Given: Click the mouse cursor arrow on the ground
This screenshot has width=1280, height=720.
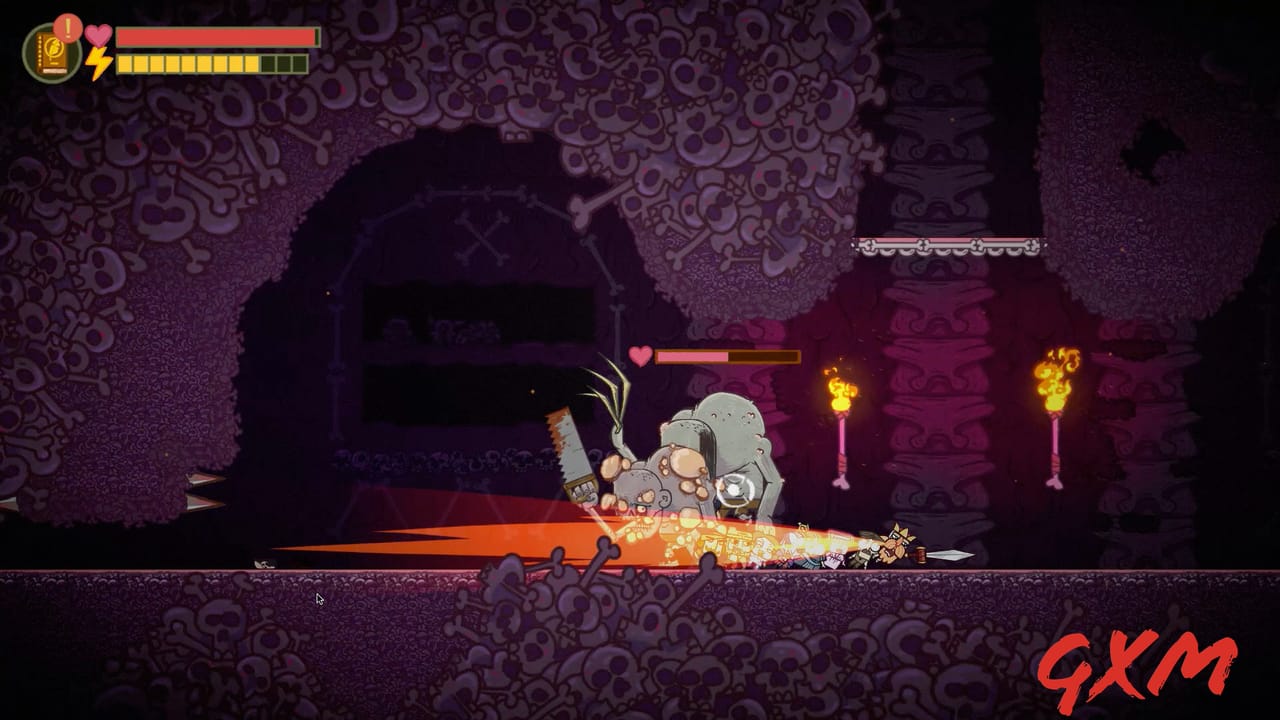Looking at the screenshot, I should coord(318,597).
